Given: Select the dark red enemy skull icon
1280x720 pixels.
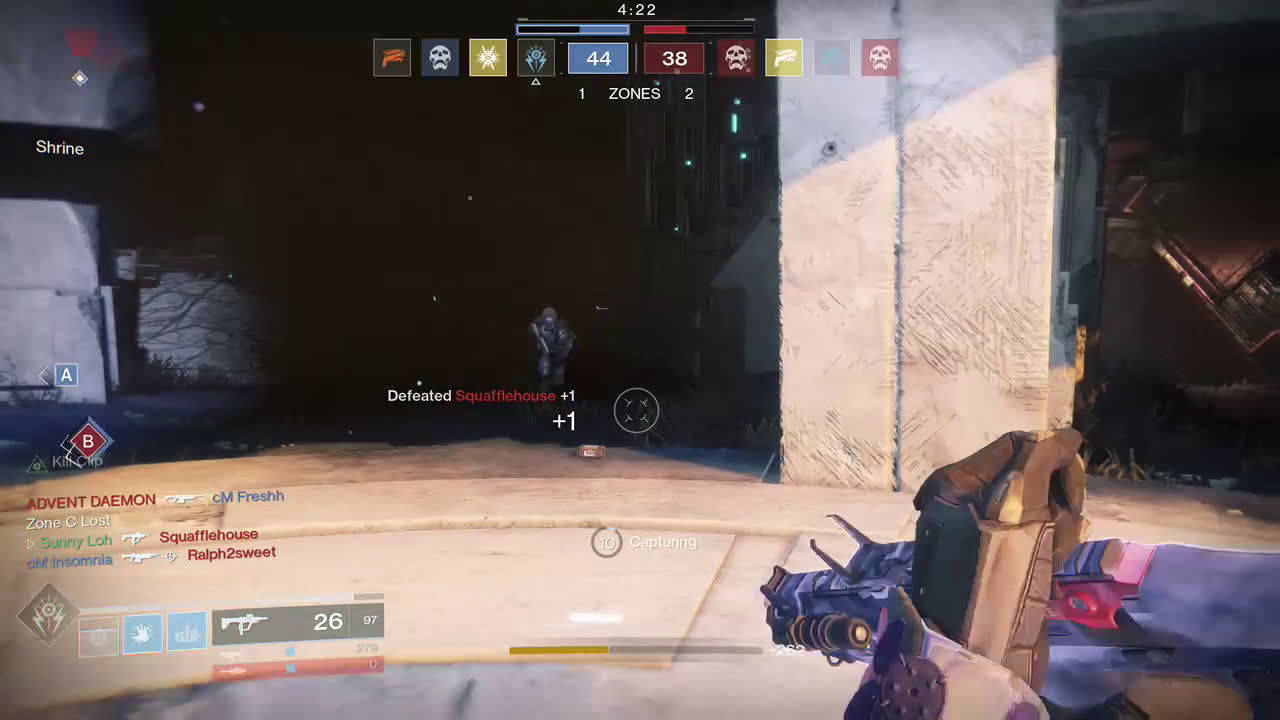Looking at the screenshot, I should [736, 58].
